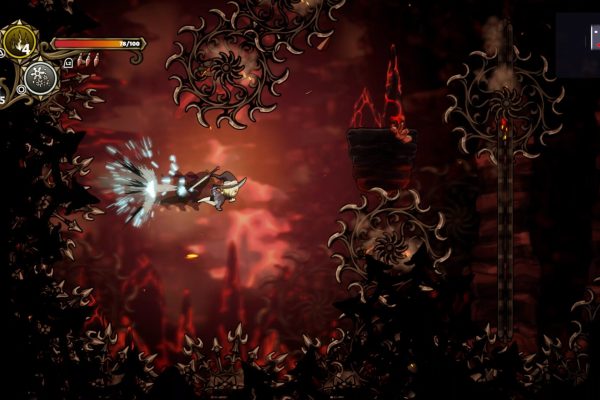Image resolution: width=600 pixels, height=400 pixels.
Task: Click the bullet-shaped charges under the health bar
Action: pyautogui.click(x=88, y=60)
